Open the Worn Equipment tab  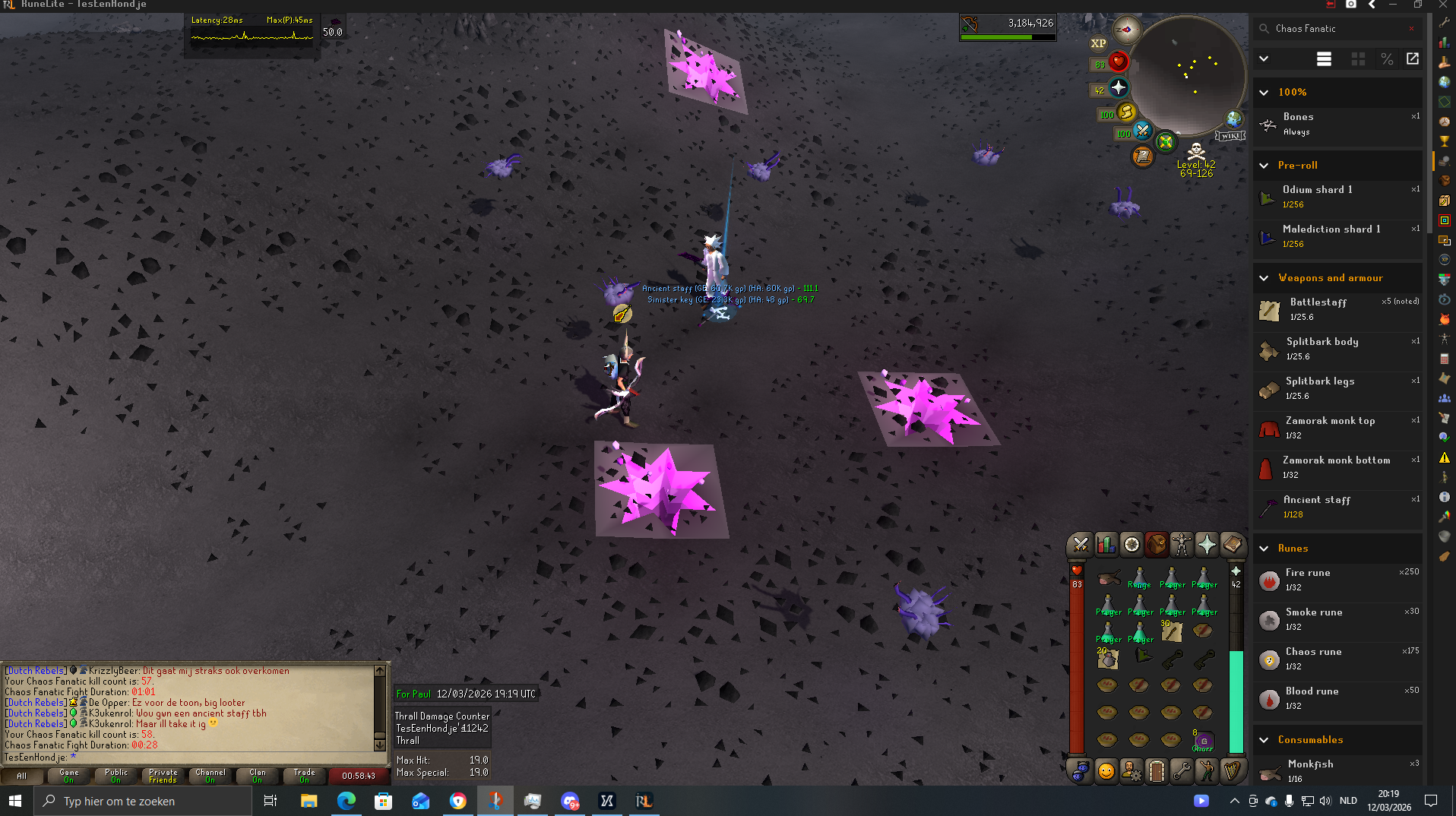tap(1182, 545)
